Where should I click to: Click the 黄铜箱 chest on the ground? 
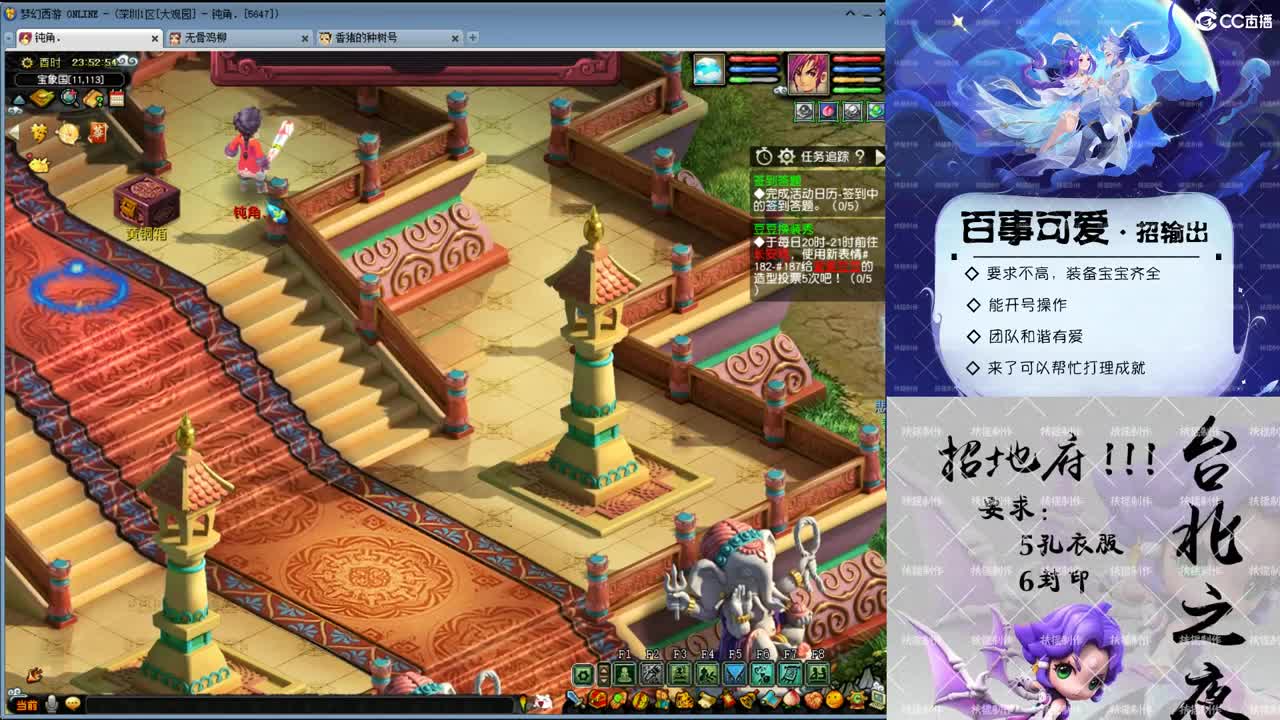(146, 198)
